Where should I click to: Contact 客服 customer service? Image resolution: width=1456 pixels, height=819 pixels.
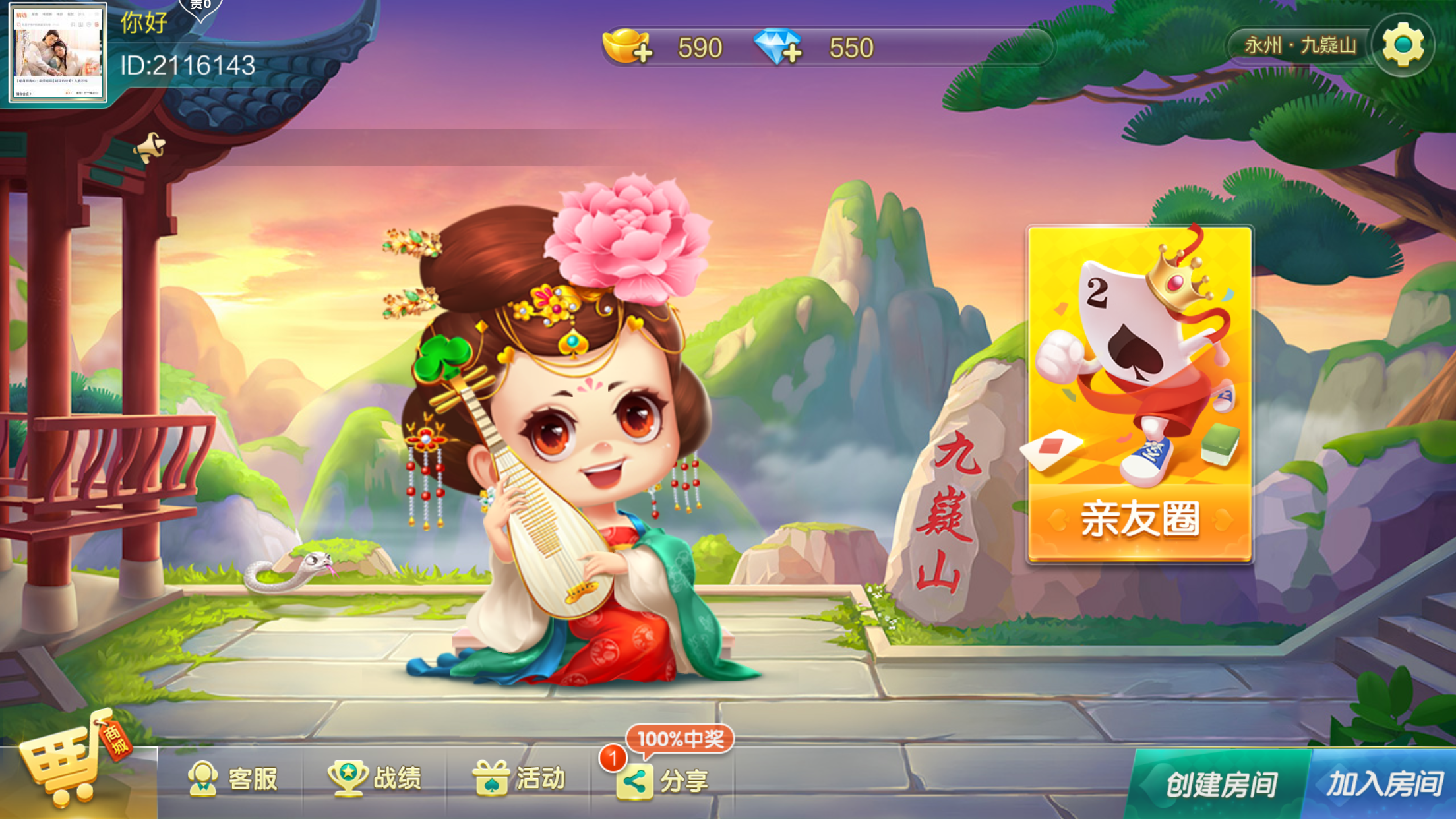[x=233, y=779]
